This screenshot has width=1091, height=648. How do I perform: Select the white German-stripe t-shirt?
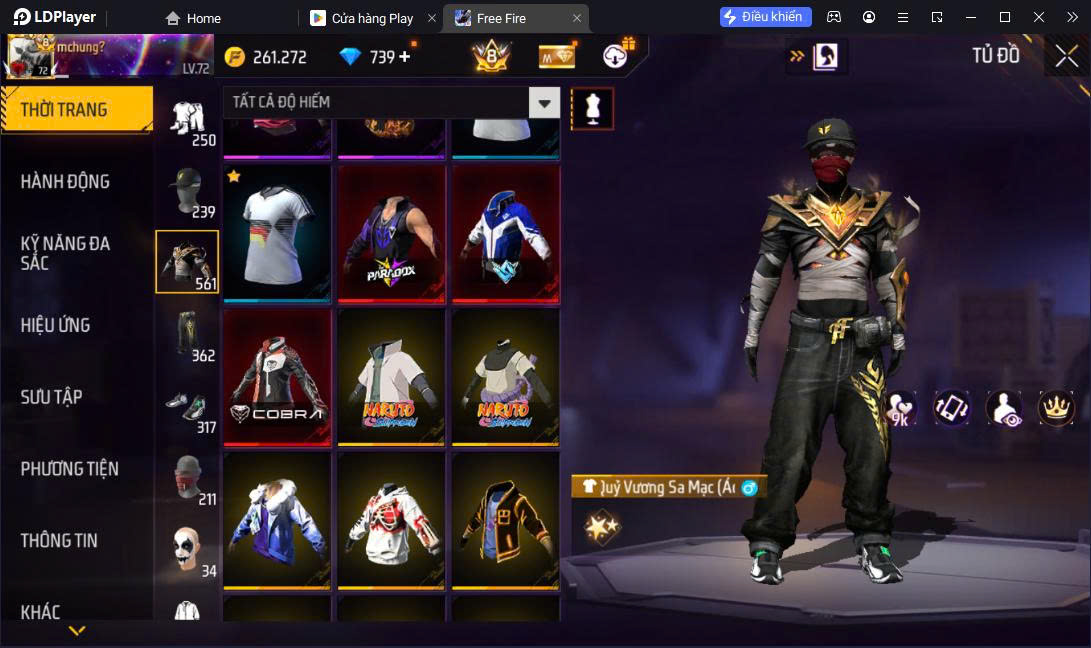(x=277, y=234)
